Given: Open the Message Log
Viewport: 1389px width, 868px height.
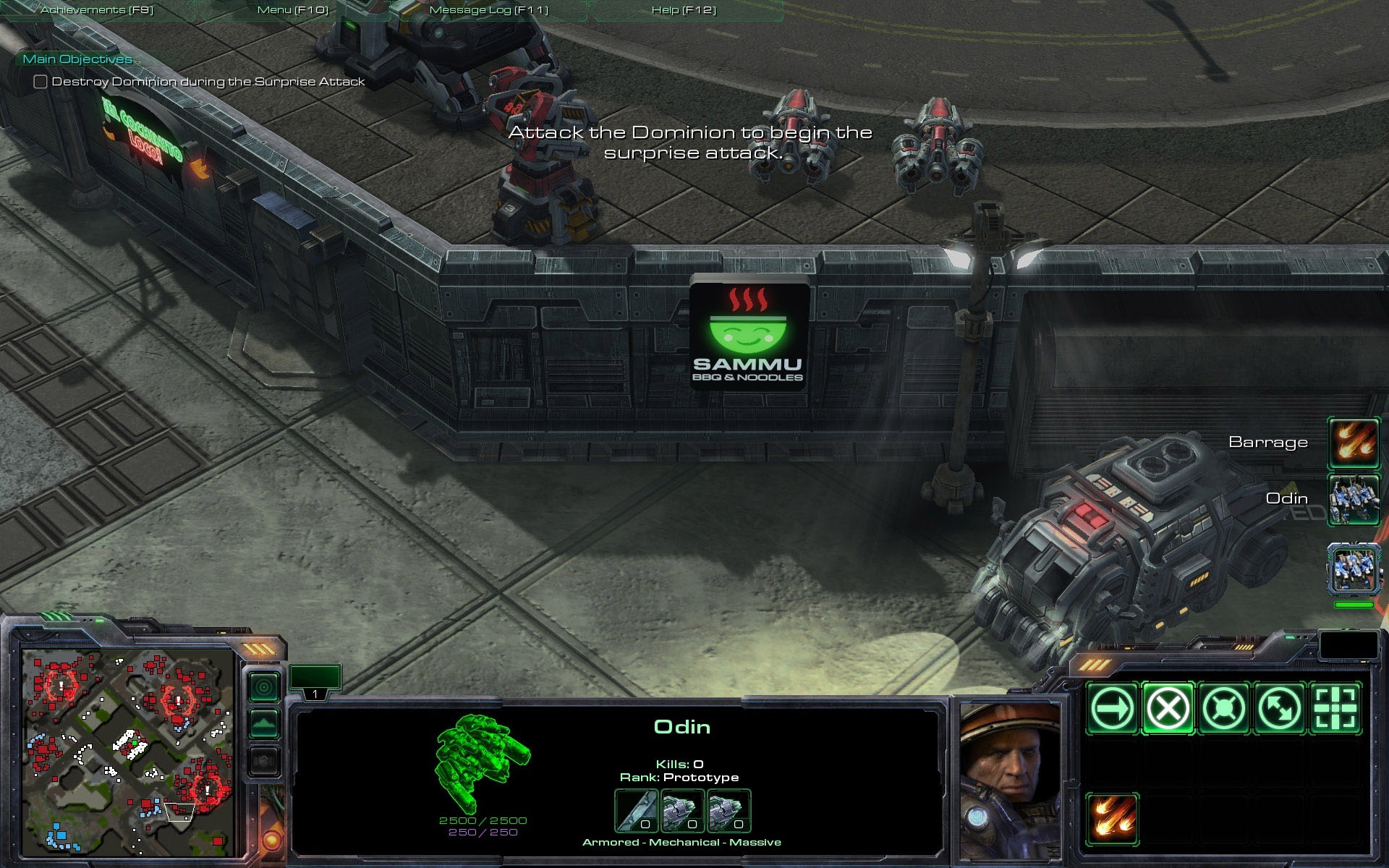Looking at the screenshot, I should pos(488,10).
